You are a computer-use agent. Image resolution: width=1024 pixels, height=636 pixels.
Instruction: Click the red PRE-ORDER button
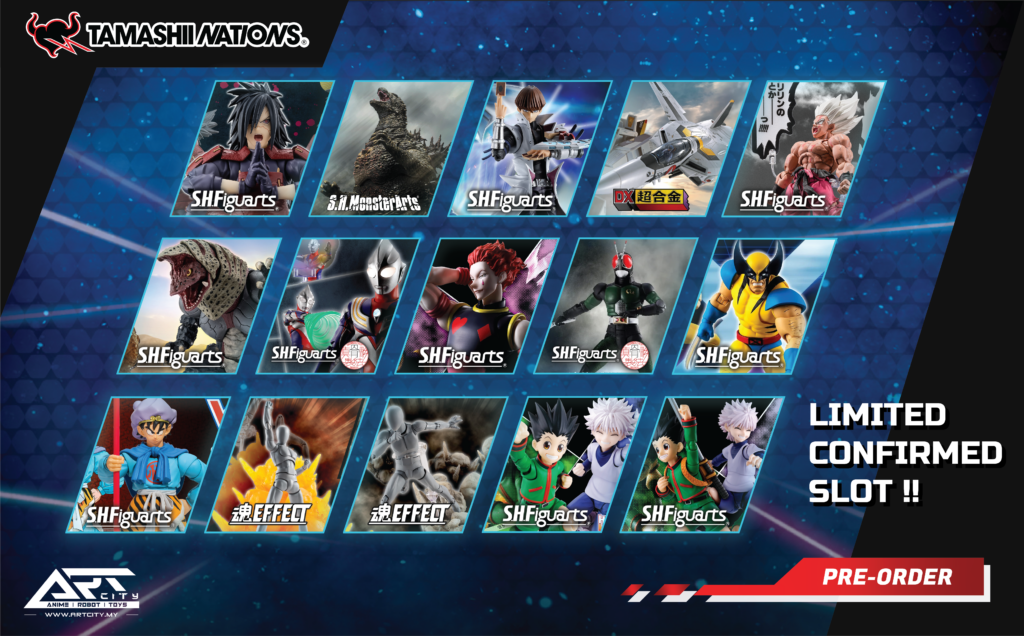[886, 577]
